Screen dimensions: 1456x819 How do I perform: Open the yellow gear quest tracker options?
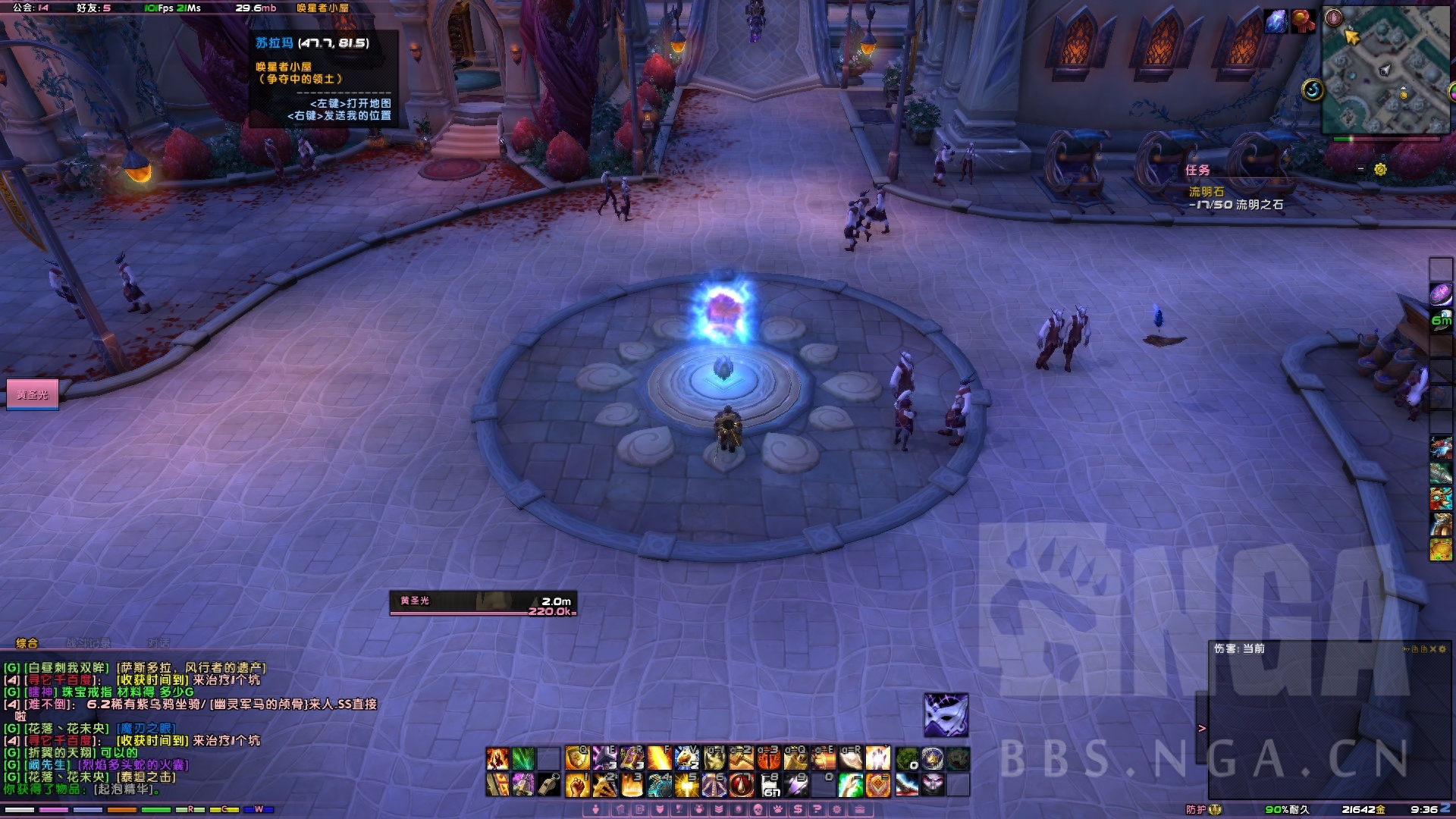(1380, 169)
